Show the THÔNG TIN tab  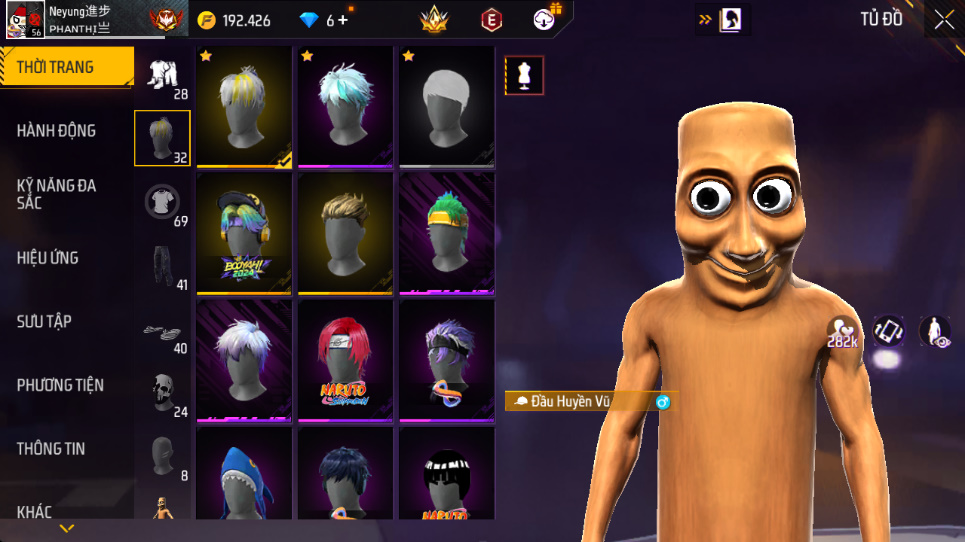pyautogui.click(x=51, y=449)
